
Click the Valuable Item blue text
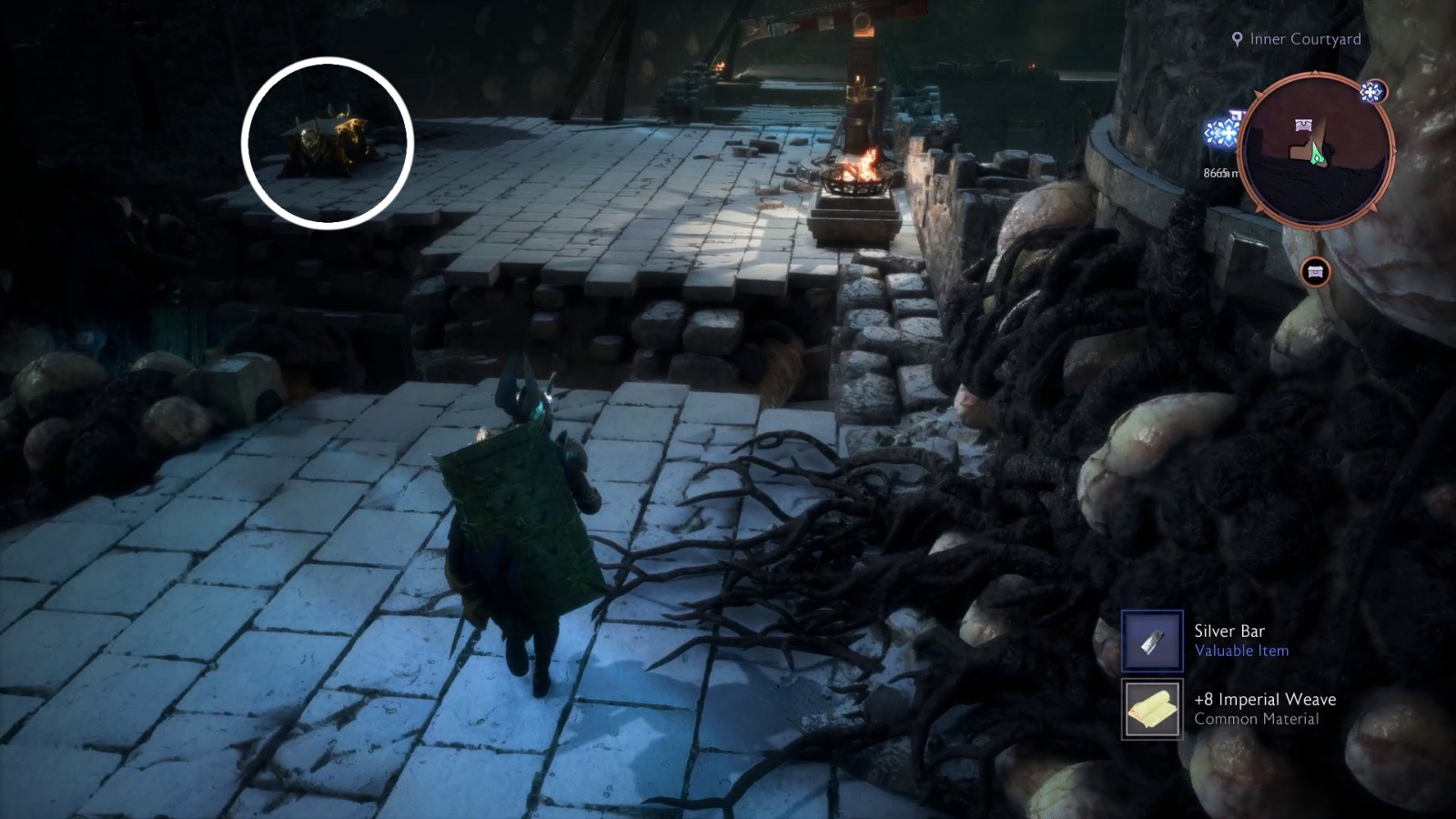(x=1242, y=651)
